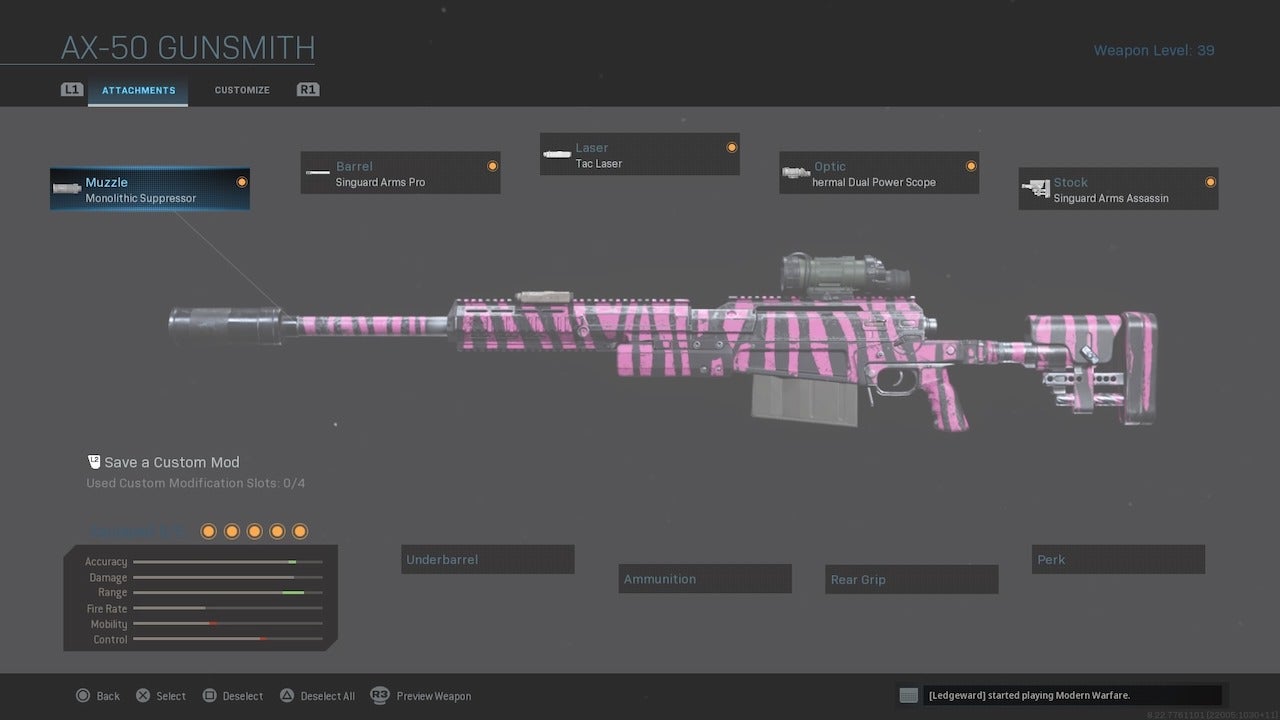Switch to the Customize tab
Image resolution: width=1280 pixels, height=720 pixels.
click(x=241, y=89)
